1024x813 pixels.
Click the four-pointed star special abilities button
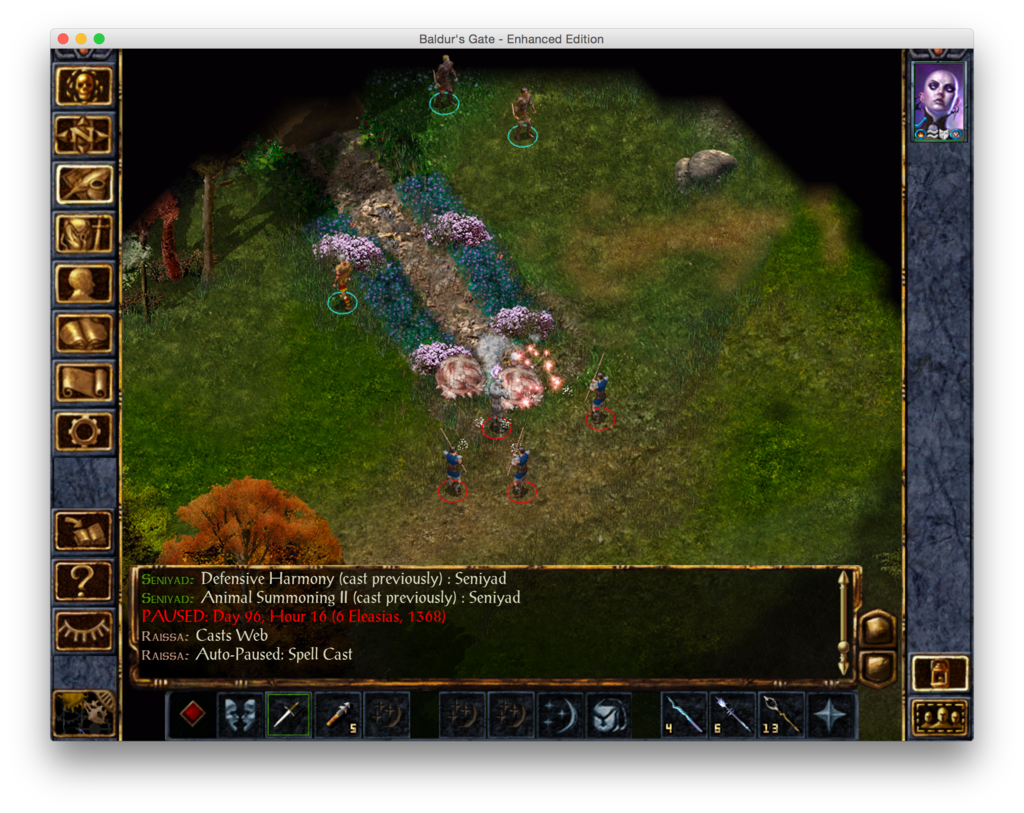(x=831, y=714)
